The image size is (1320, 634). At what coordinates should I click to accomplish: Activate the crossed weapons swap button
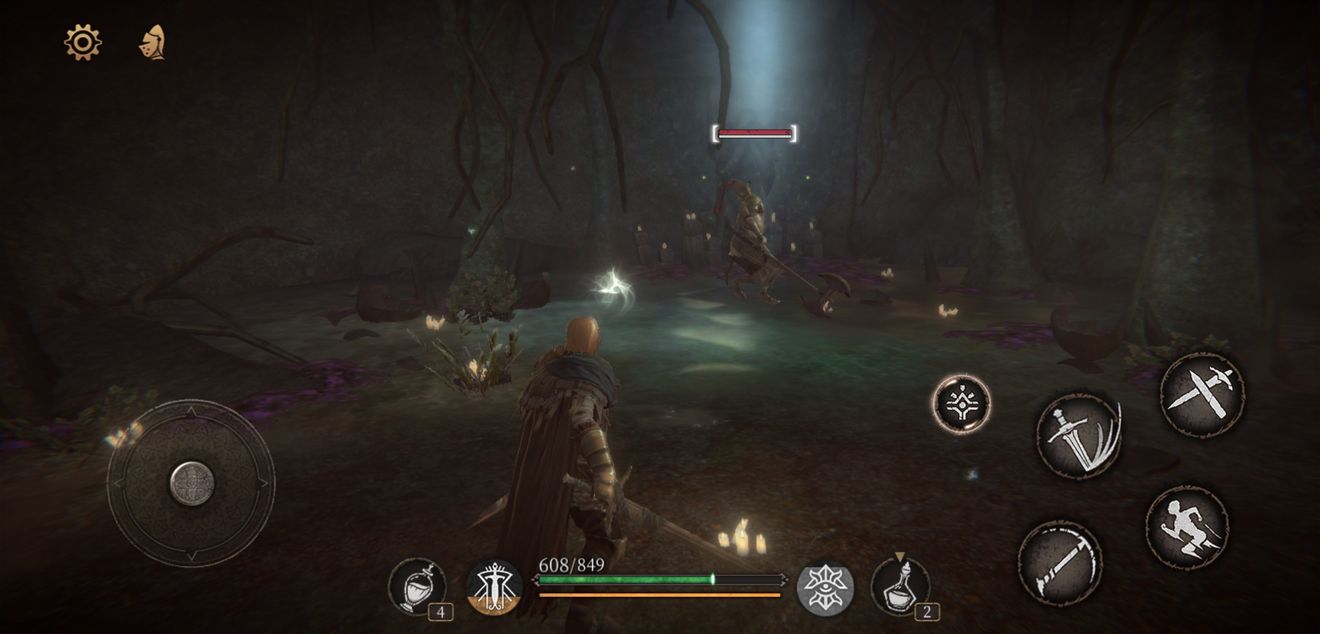[1202, 394]
